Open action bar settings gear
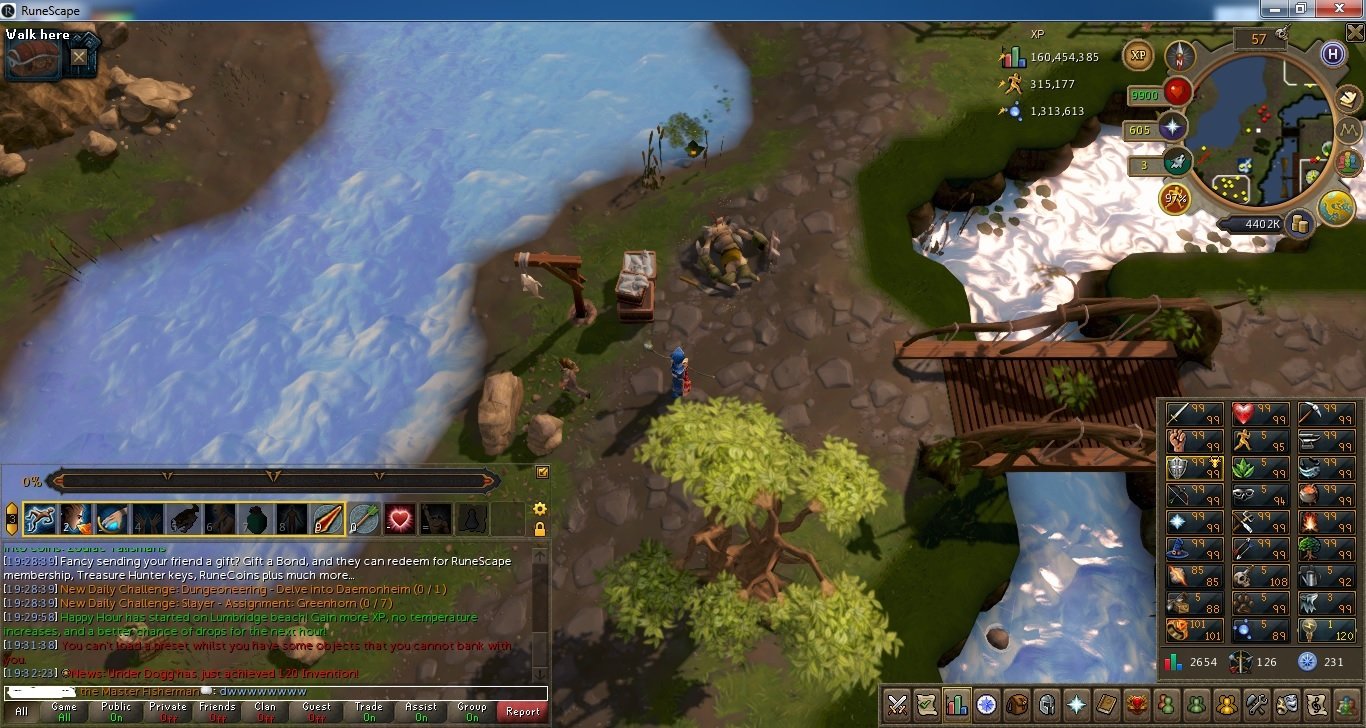Viewport: 1366px width, 728px height. tap(540, 509)
